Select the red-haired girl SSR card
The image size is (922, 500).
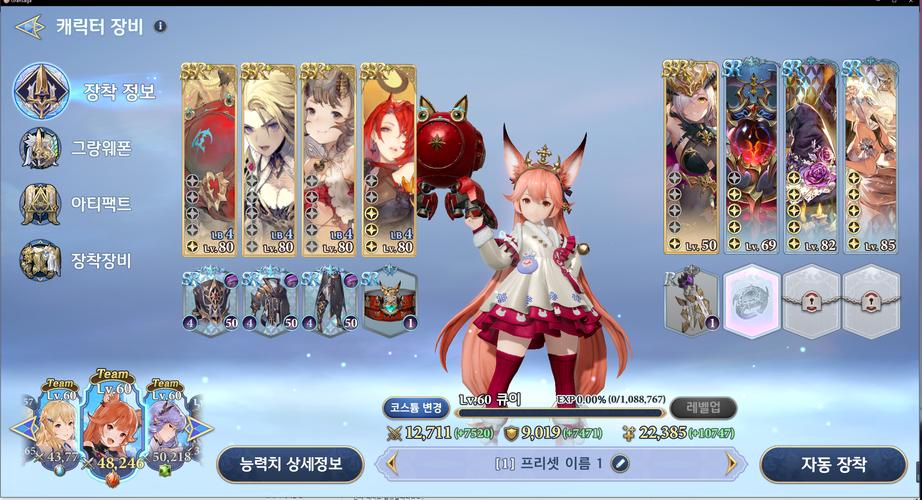click(x=388, y=160)
